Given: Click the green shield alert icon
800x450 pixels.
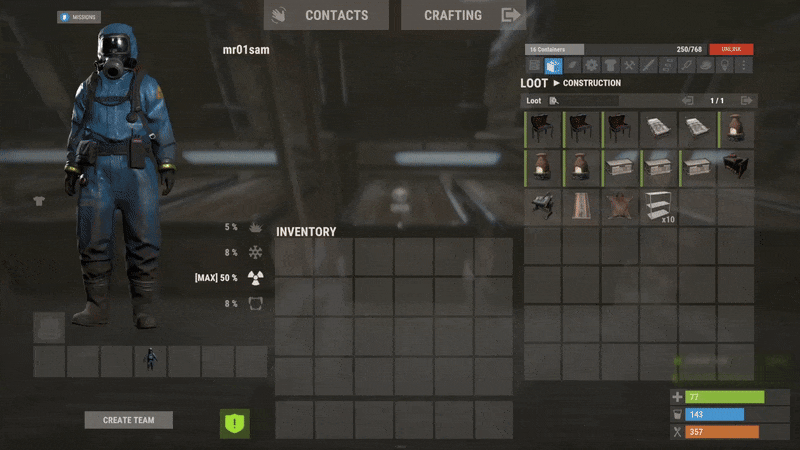Looking at the screenshot, I should tap(235, 423).
